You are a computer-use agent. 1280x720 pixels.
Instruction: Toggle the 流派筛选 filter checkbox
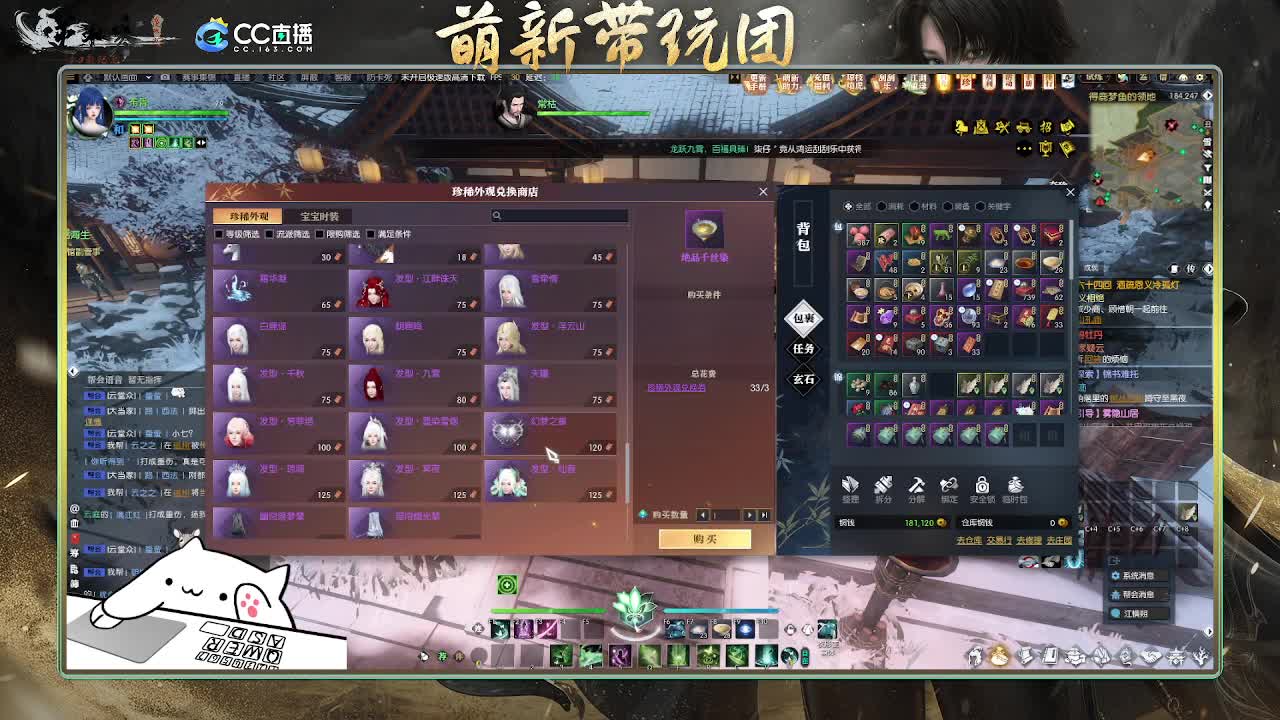(x=268, y=232)
